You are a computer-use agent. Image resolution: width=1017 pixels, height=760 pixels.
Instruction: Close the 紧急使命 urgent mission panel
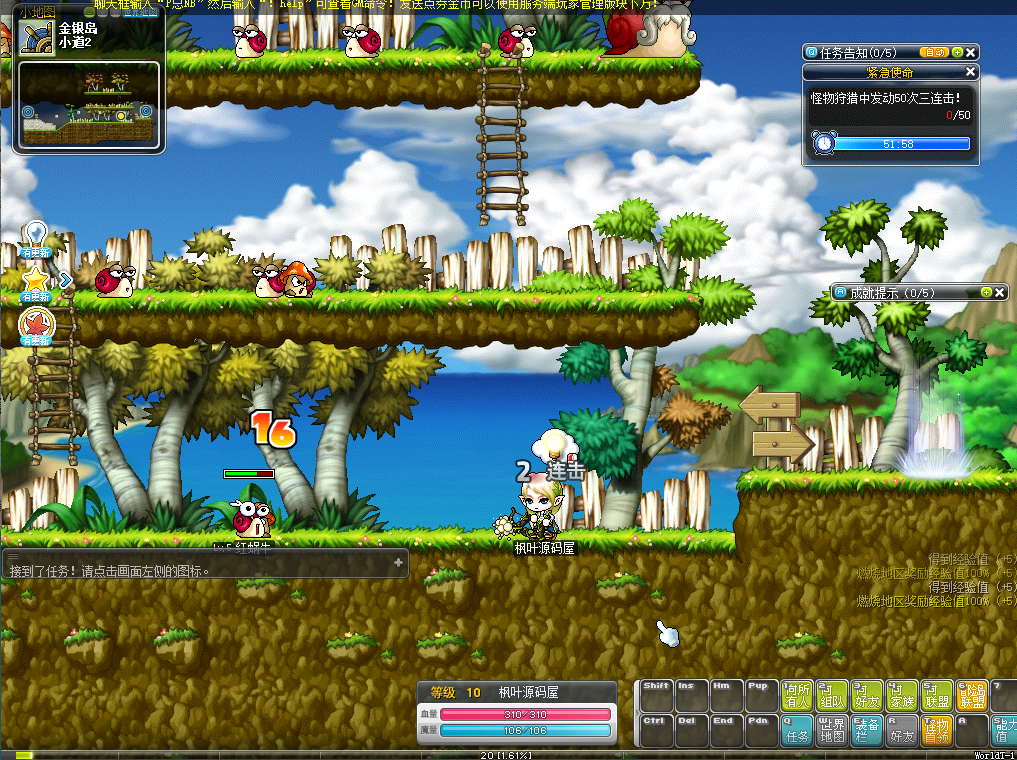(x=970, y=72)
